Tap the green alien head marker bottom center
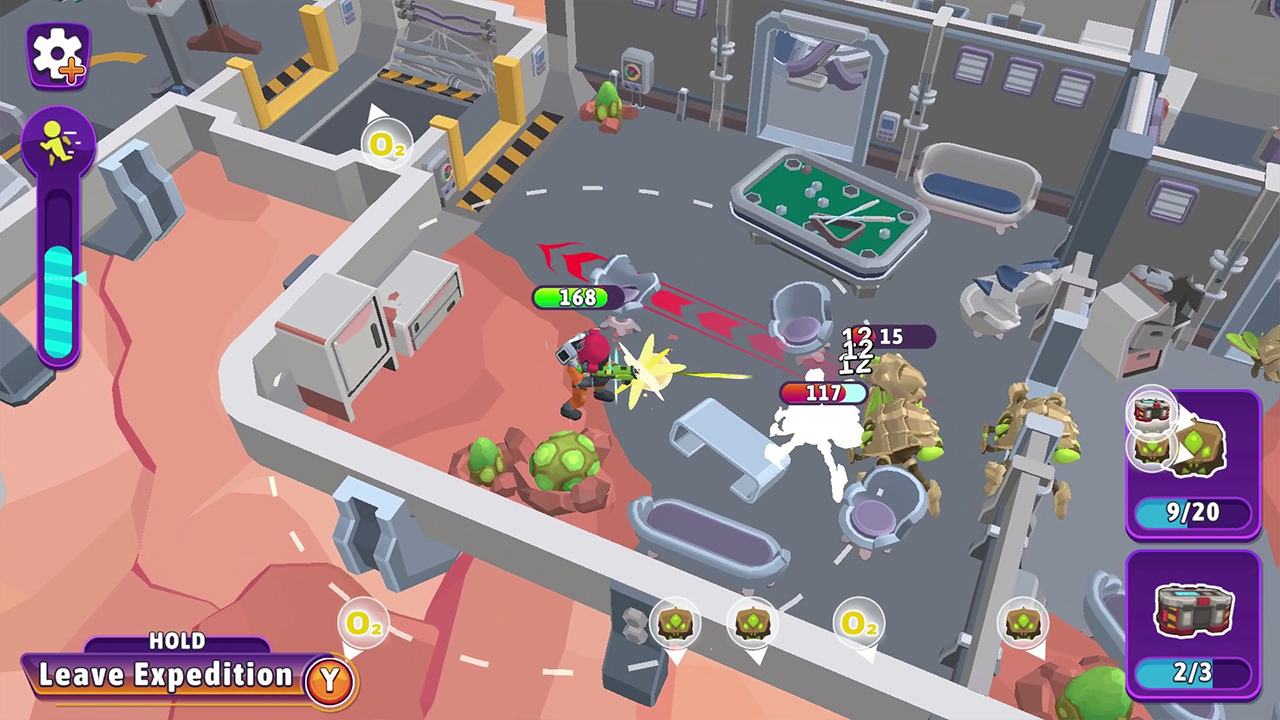Viewport: 1280px width, 720px height. [677, 623]
